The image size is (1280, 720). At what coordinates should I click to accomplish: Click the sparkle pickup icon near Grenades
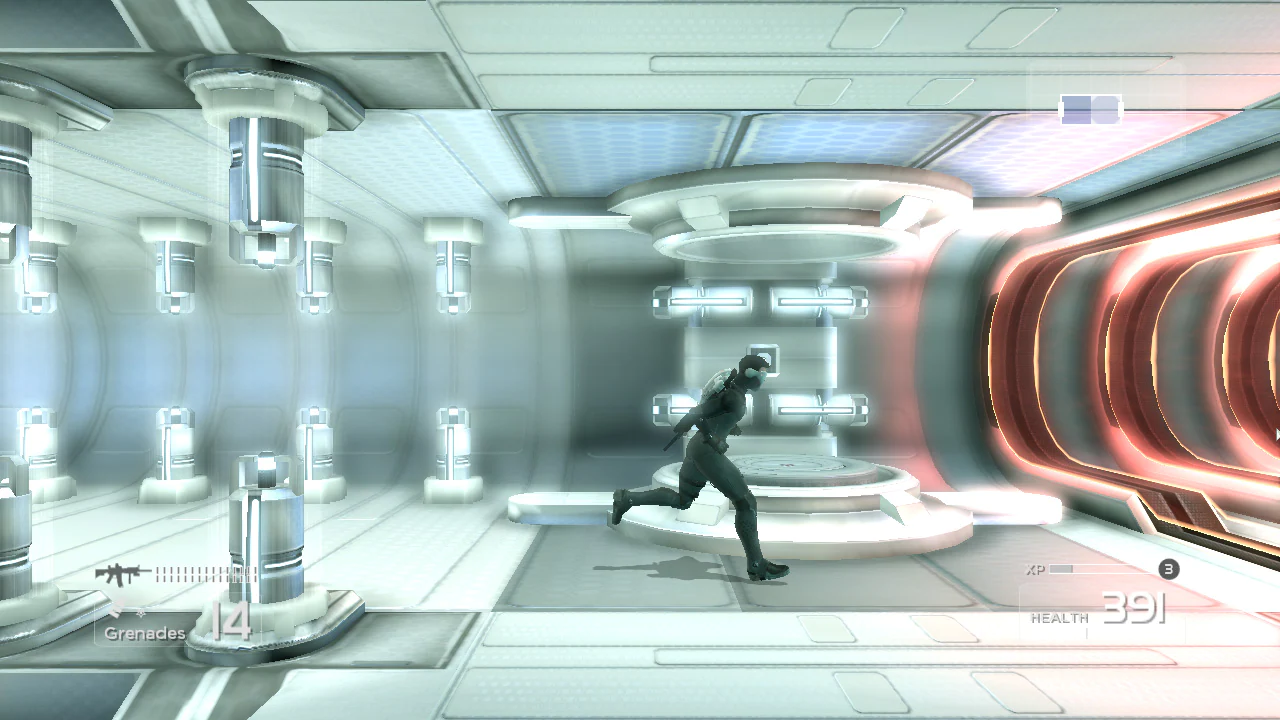[x=140, y=613]
